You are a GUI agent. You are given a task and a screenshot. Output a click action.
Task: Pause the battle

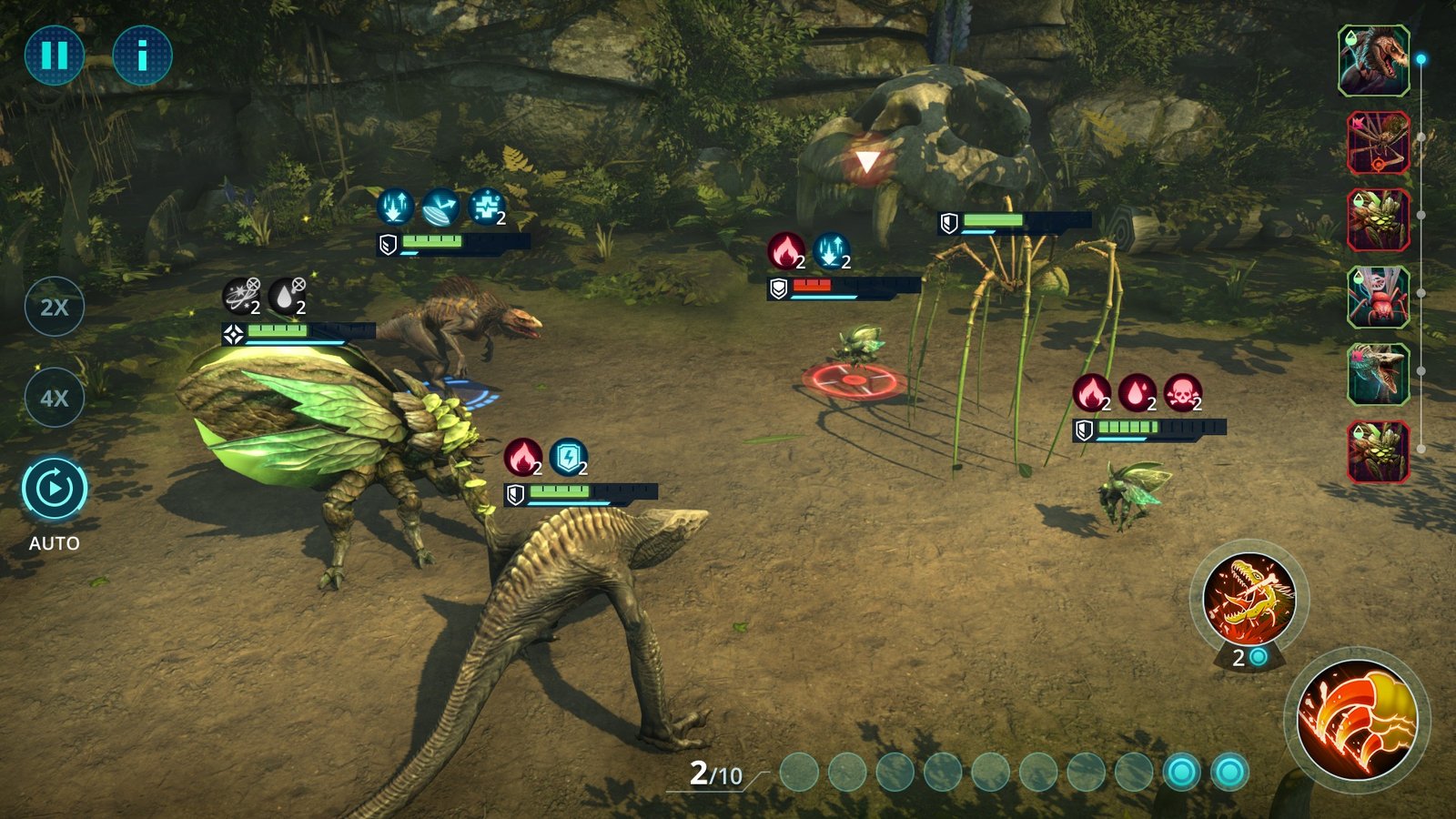click(54, 56)
